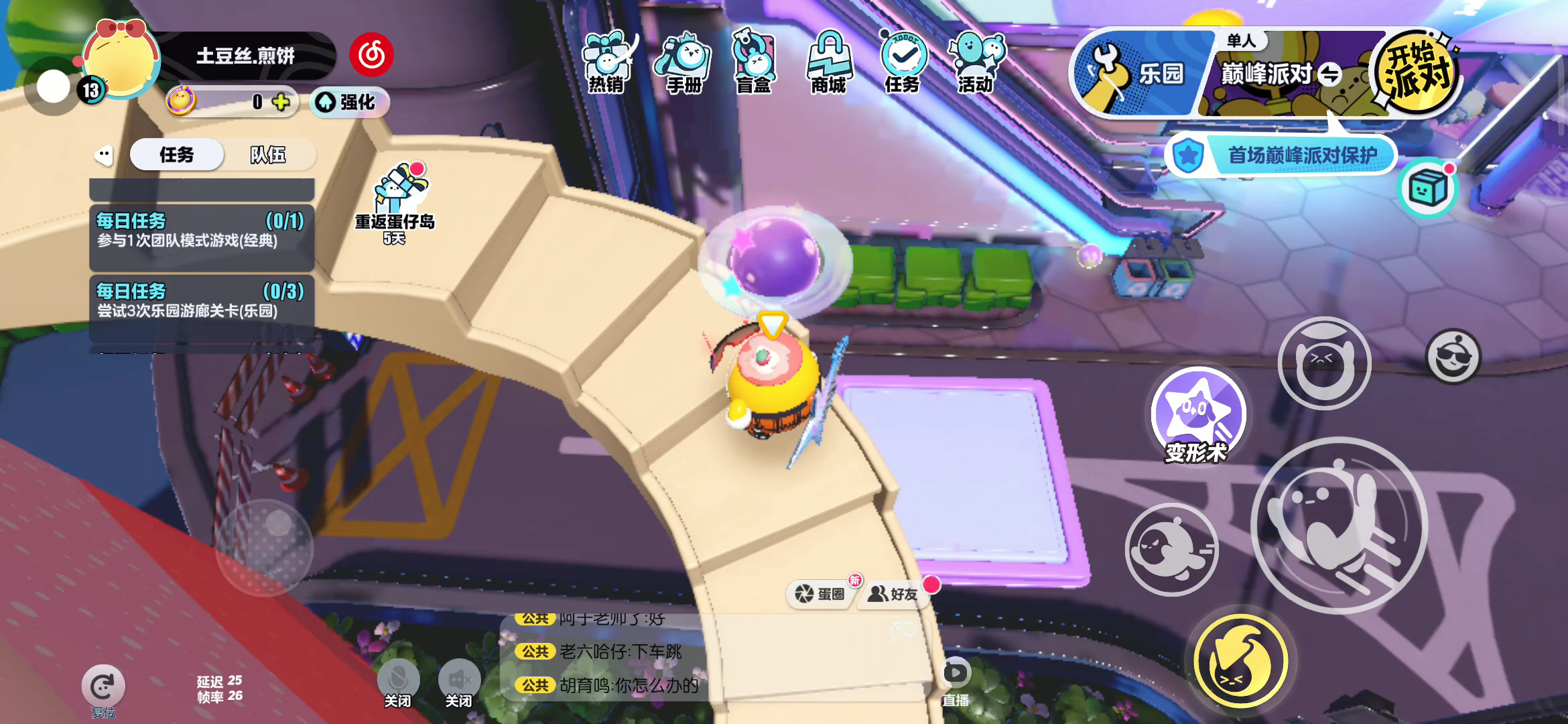
Task: Open the 蛋圈 social circle
Action: tap(820, 593)
